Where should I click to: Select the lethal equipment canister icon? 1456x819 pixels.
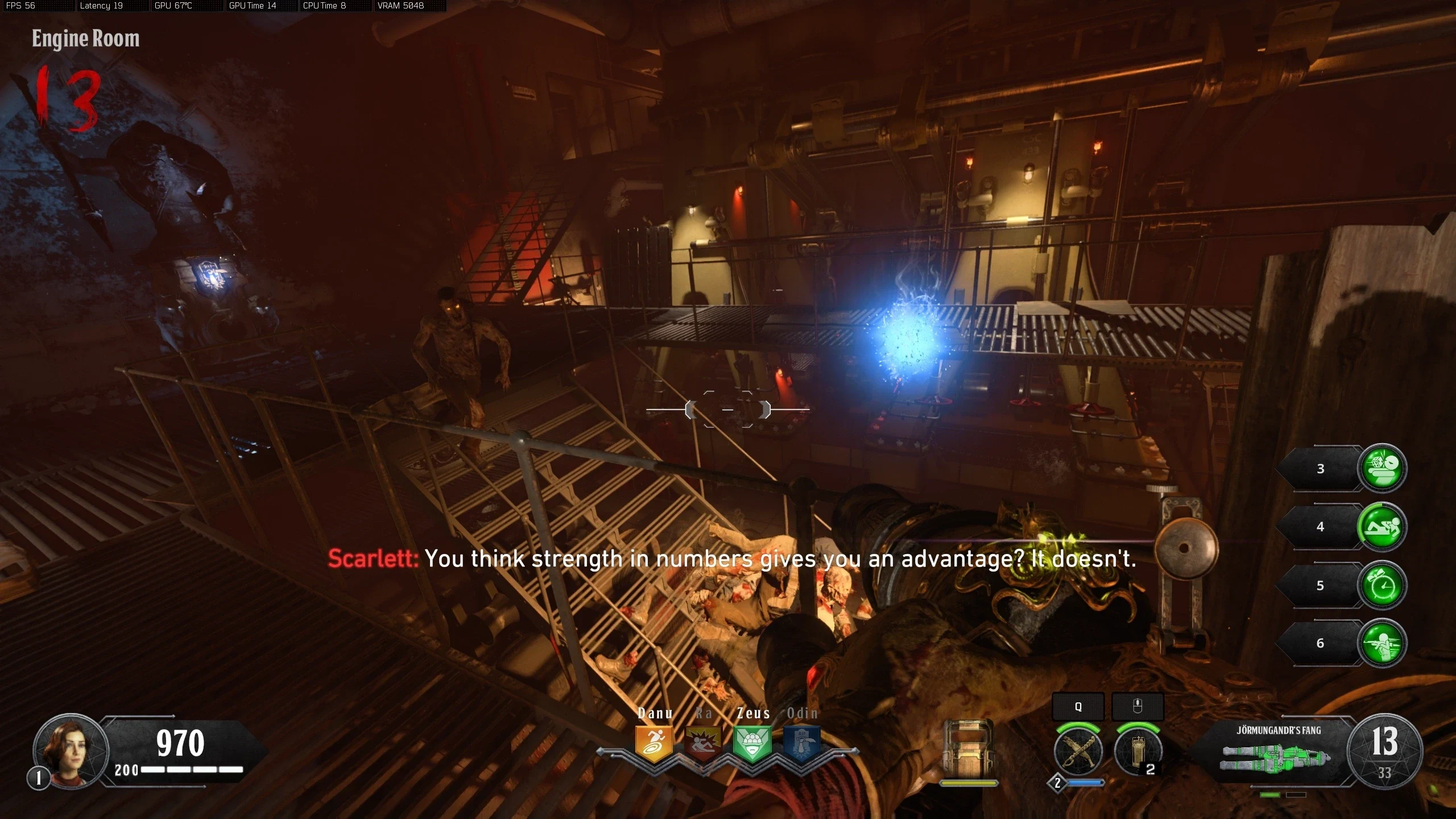(x=1137, y=751)
